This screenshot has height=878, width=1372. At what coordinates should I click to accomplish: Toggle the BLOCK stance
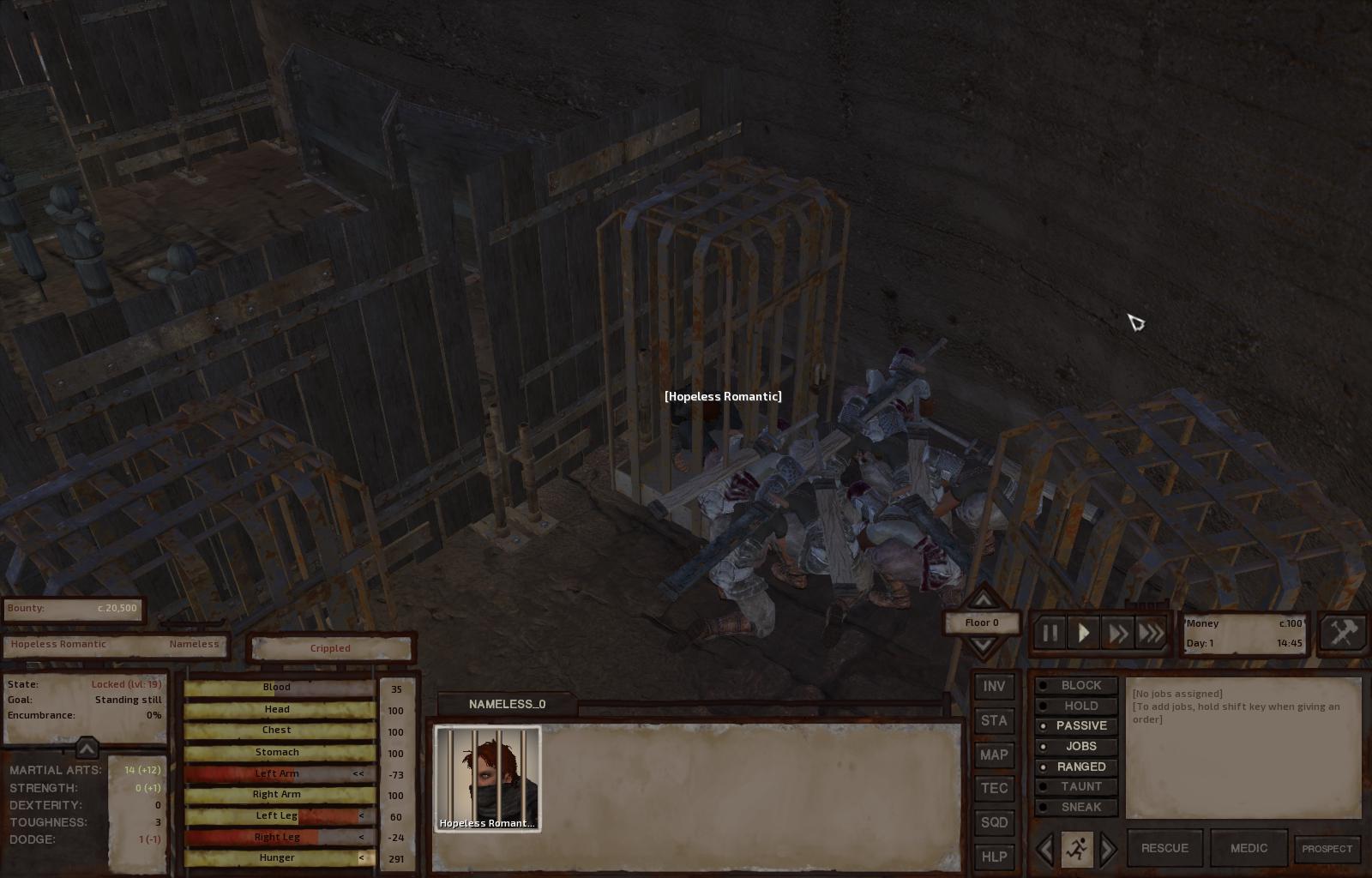point(1076,686)
